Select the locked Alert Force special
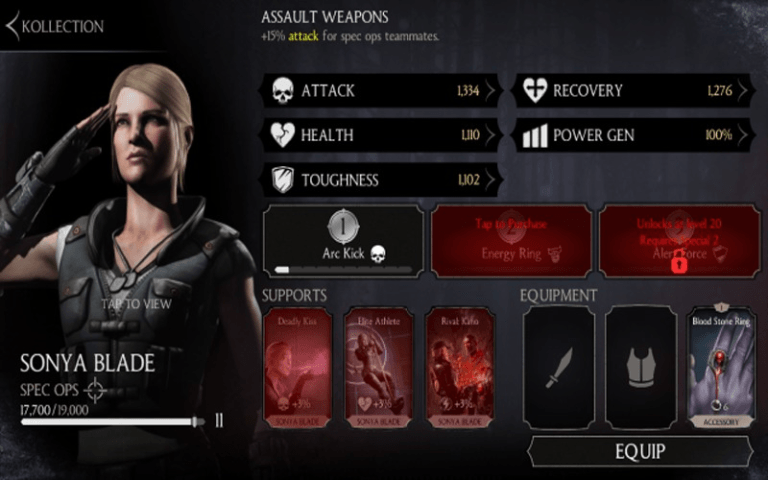The width and height of the screenshot is (768, 480). (x=677, y=241)
